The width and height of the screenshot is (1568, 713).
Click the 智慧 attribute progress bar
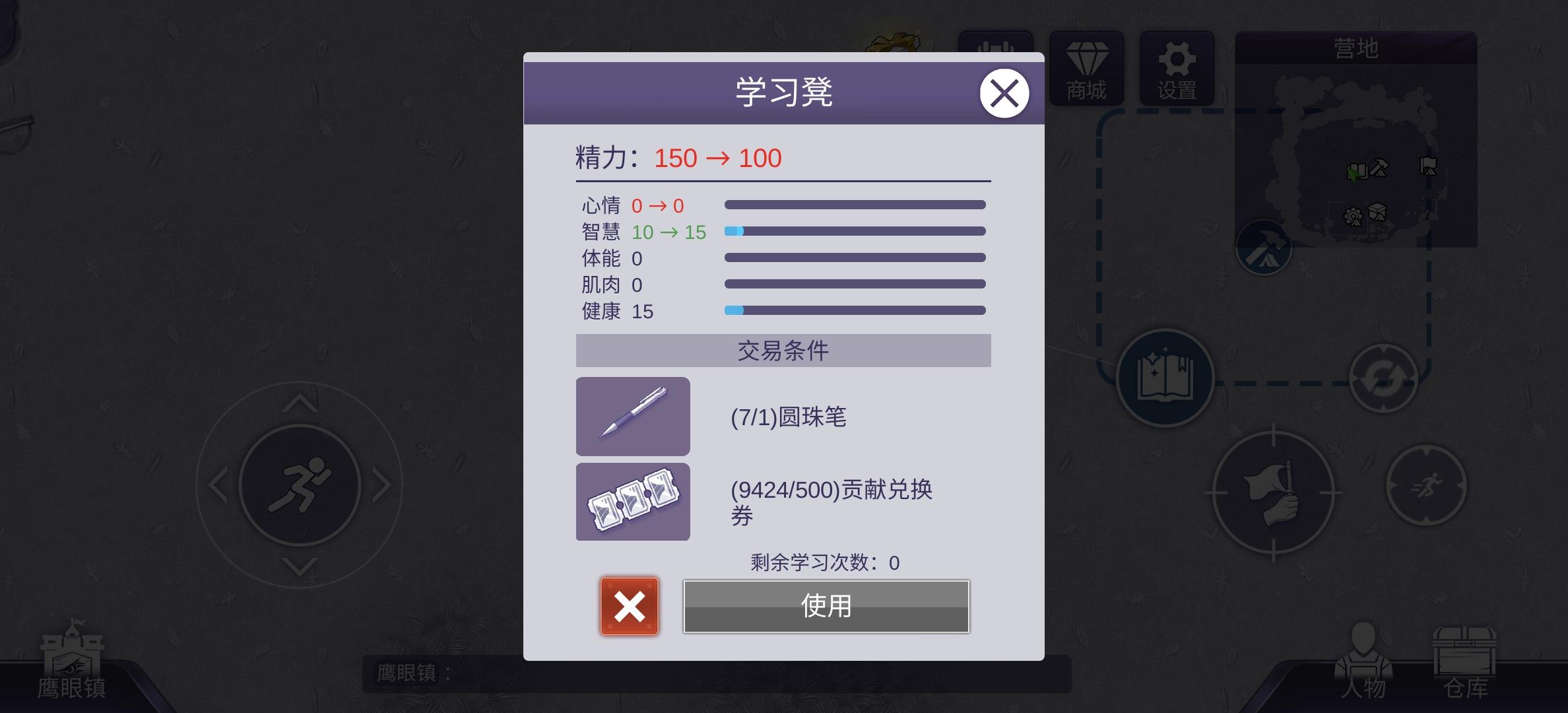coord(855,230)
